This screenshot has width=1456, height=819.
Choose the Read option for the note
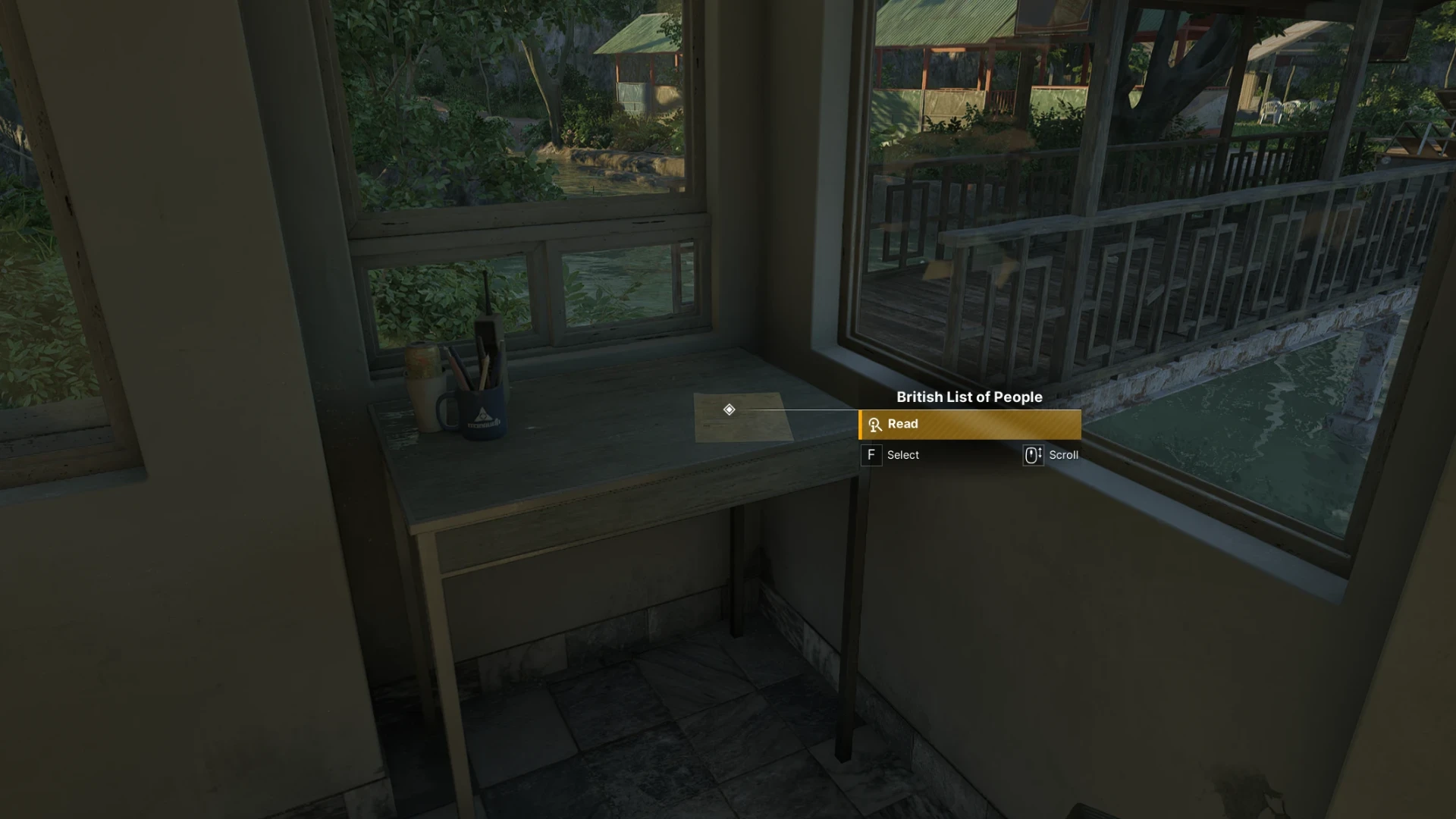[969, 425]
